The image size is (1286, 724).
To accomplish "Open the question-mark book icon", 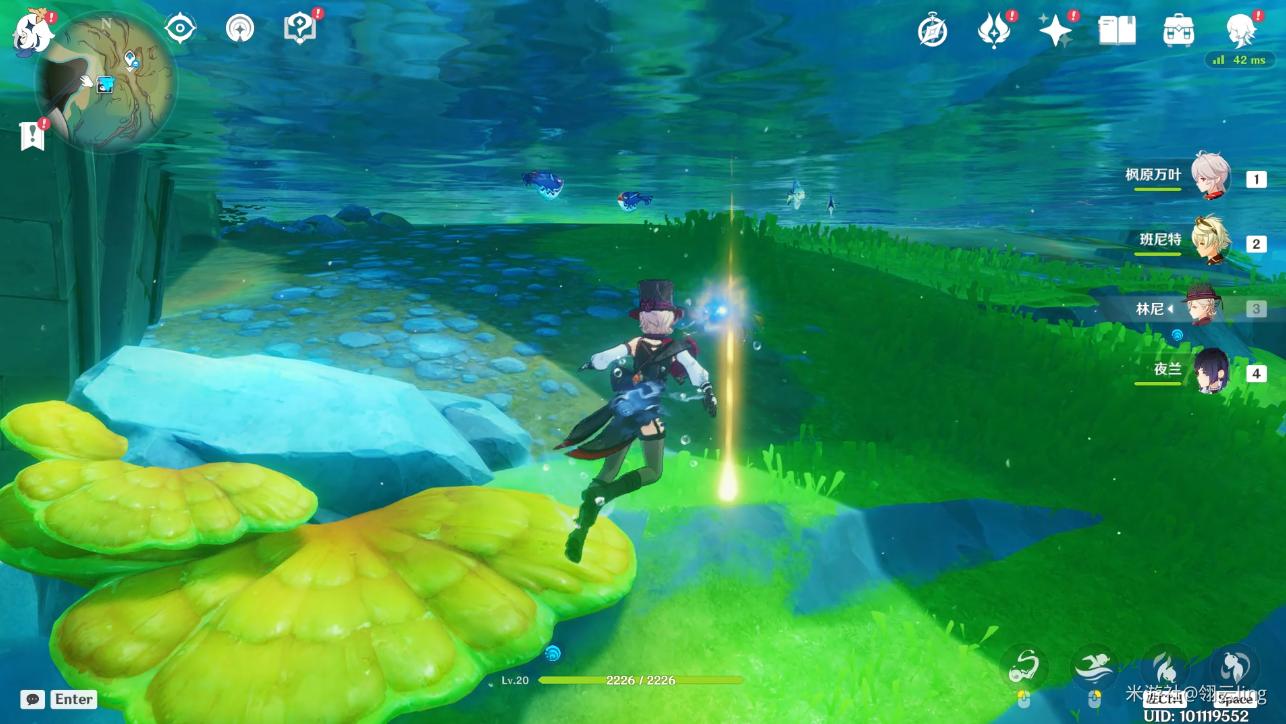I will (300, 29).
